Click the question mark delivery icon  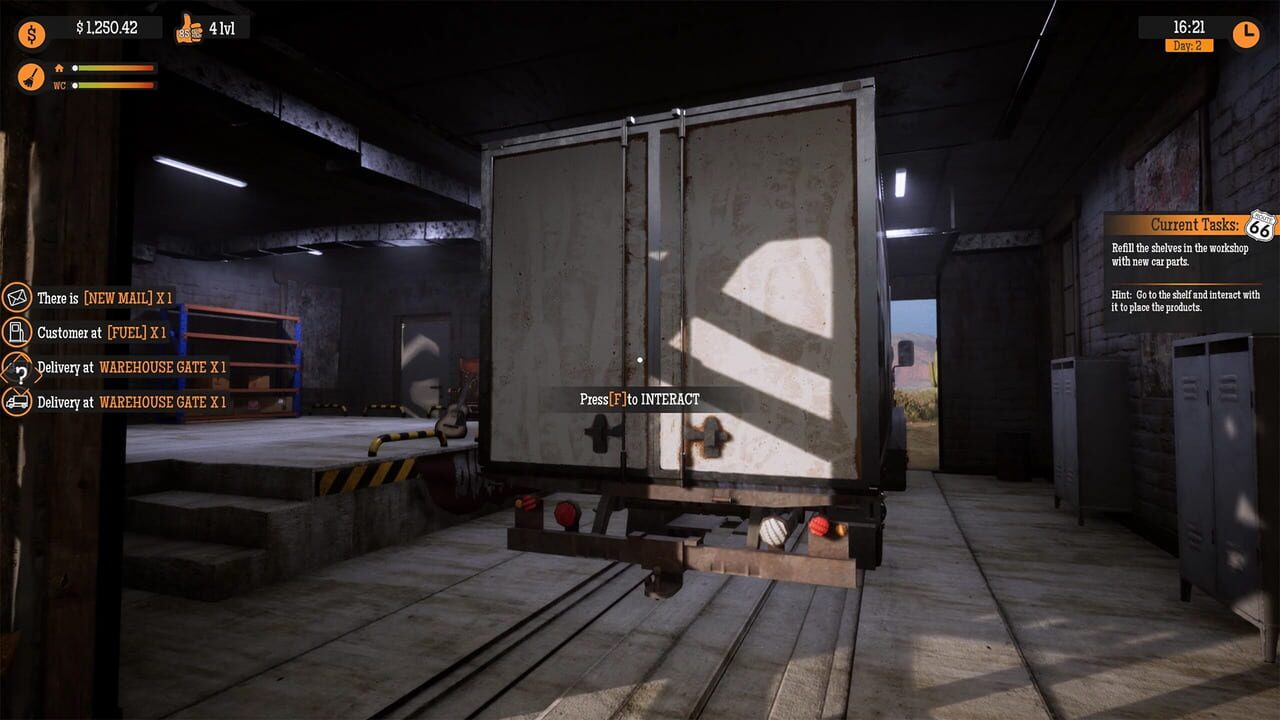pos(20,367)
